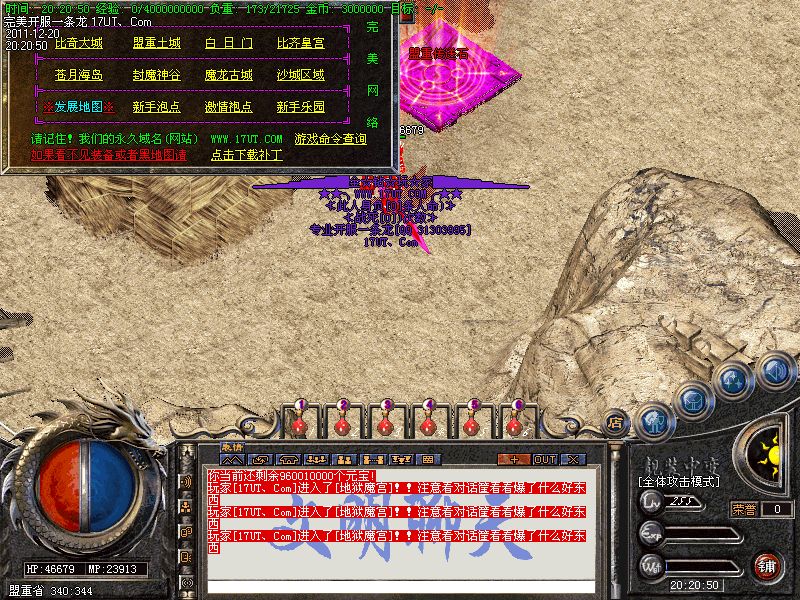
Task: Open the 沙城区域 link
Action: tap(300, 75)
